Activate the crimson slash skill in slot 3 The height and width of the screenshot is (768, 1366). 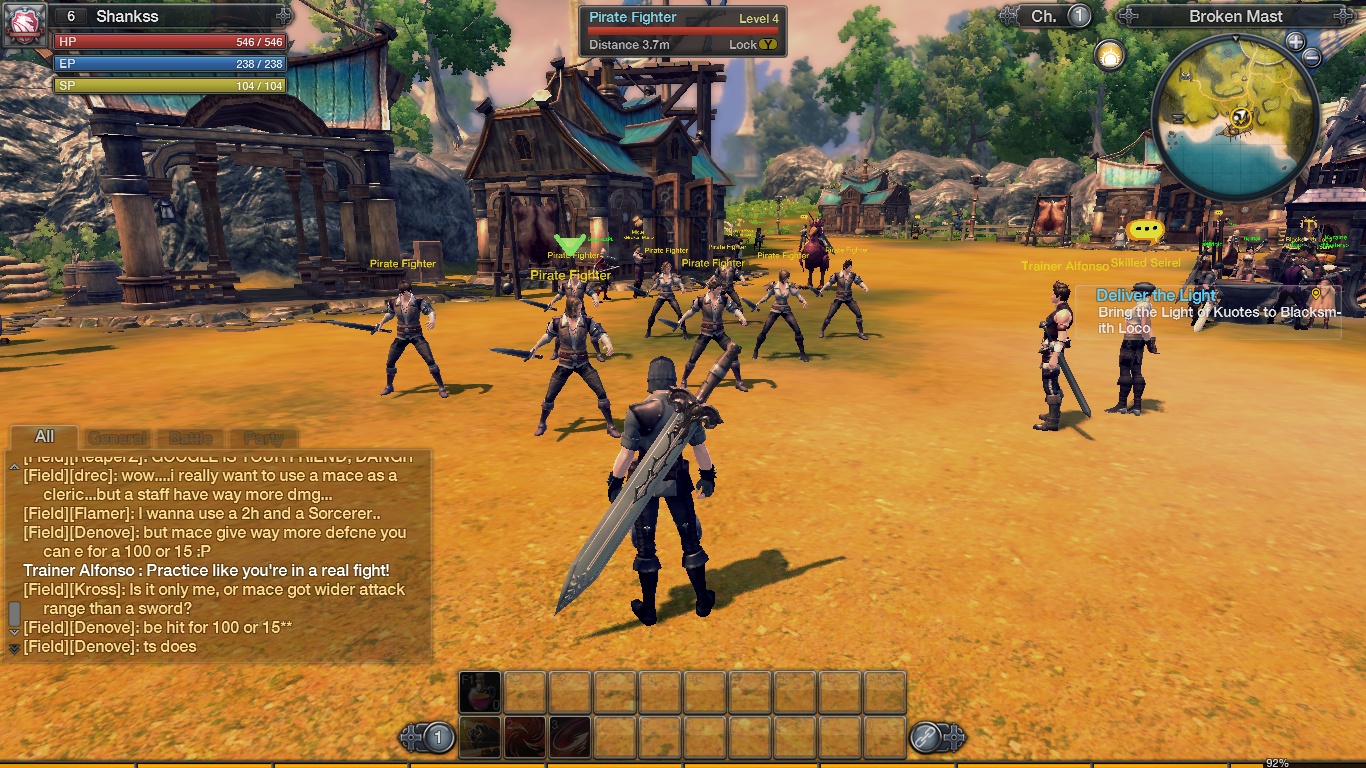point(570,737)
